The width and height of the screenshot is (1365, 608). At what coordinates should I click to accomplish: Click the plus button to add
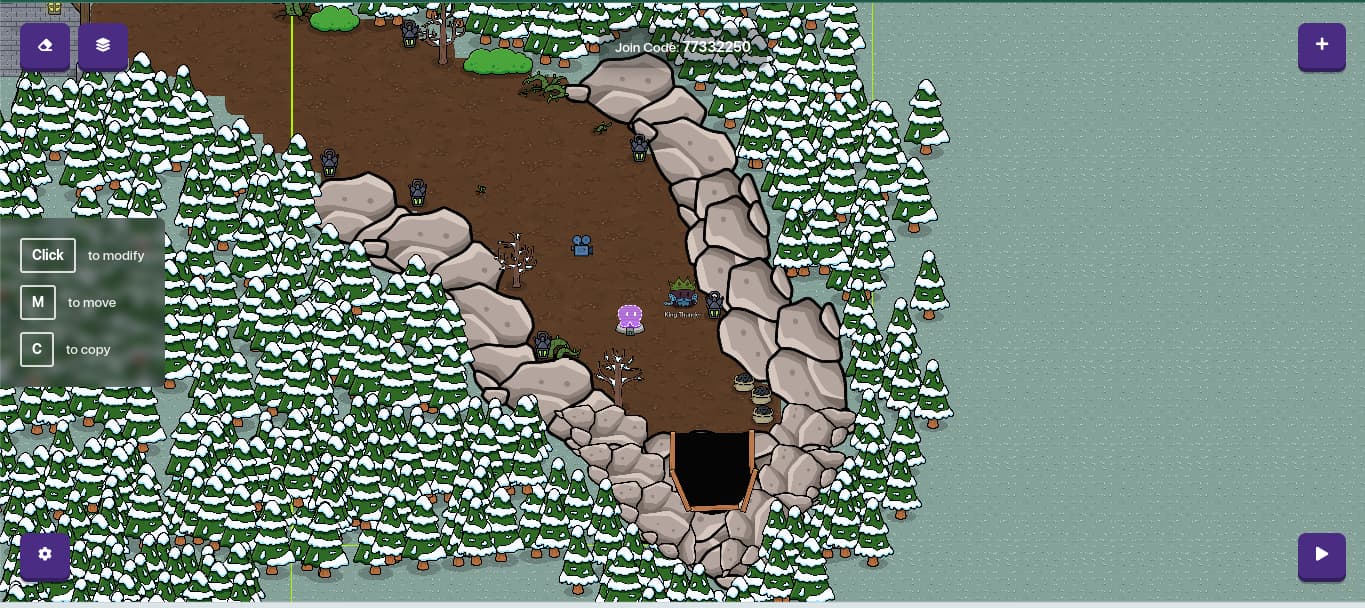tap(1321, 45)
